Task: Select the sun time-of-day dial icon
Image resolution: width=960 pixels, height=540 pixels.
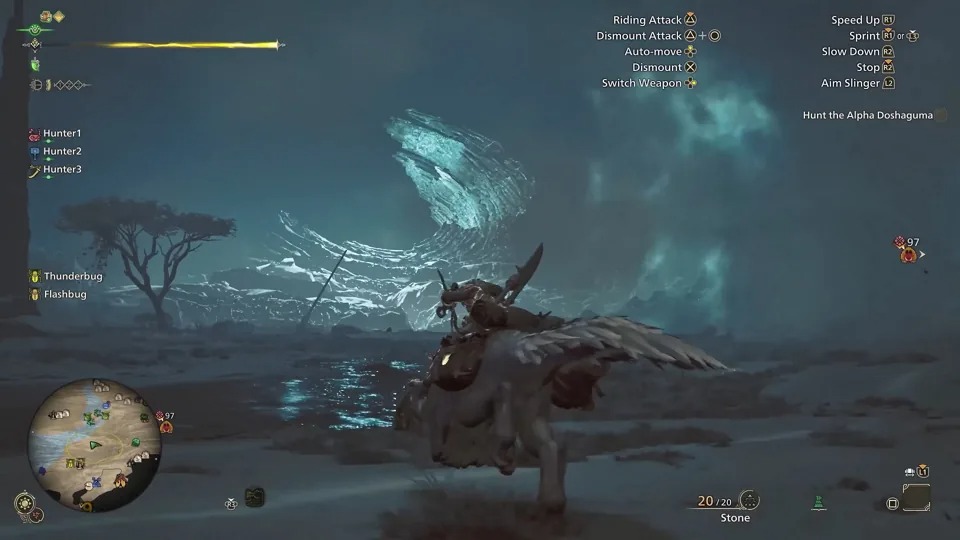Action: pos(24,501)
